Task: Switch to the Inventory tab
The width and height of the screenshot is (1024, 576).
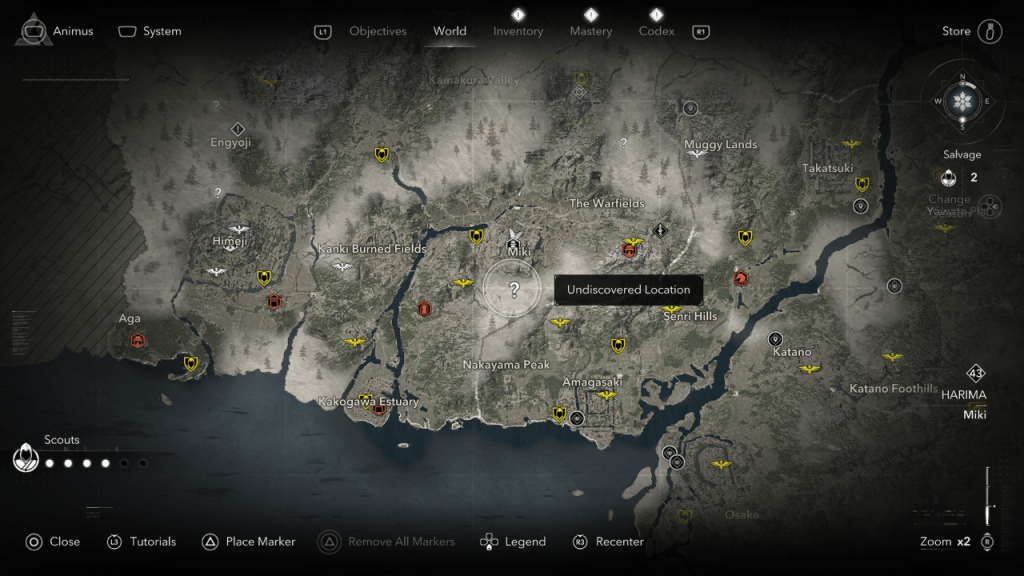Action: pyautogui.click(x=518, y=31)
